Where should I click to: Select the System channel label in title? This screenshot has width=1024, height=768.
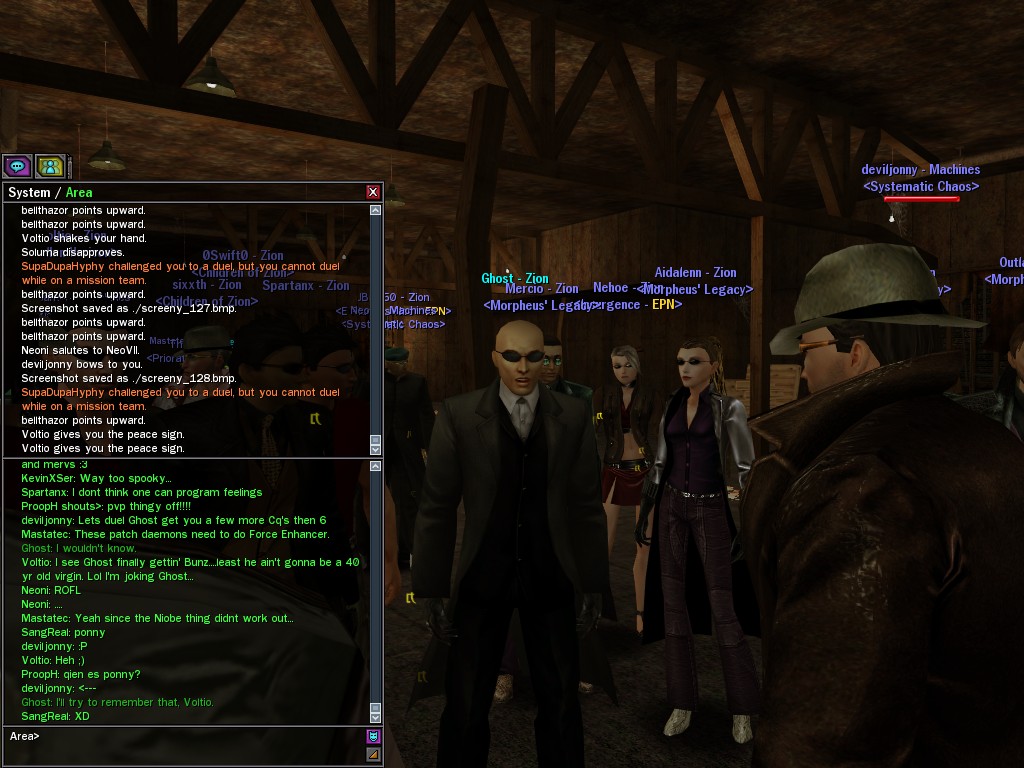[29, 192]
